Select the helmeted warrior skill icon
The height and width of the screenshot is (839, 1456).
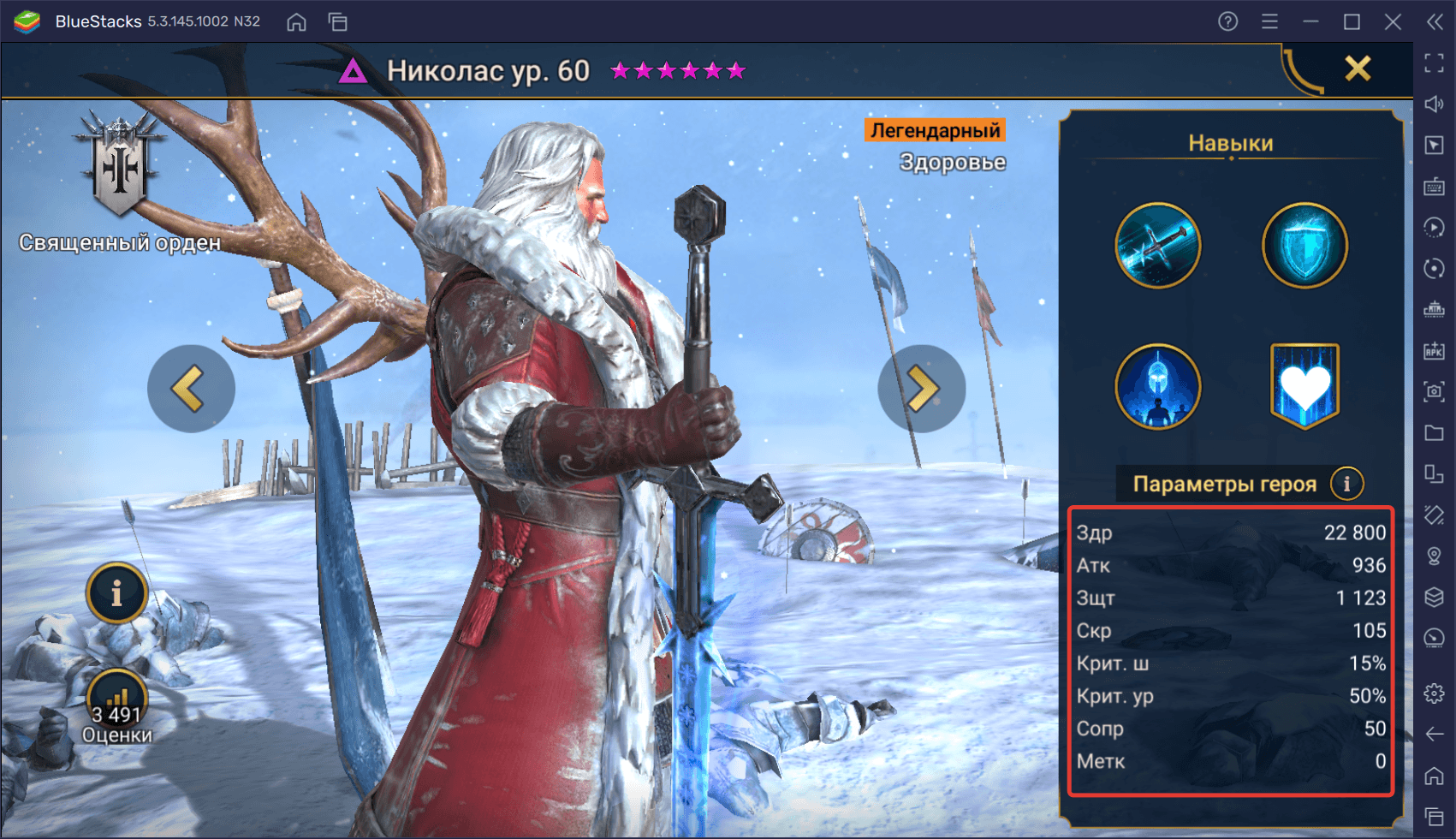1157,386
